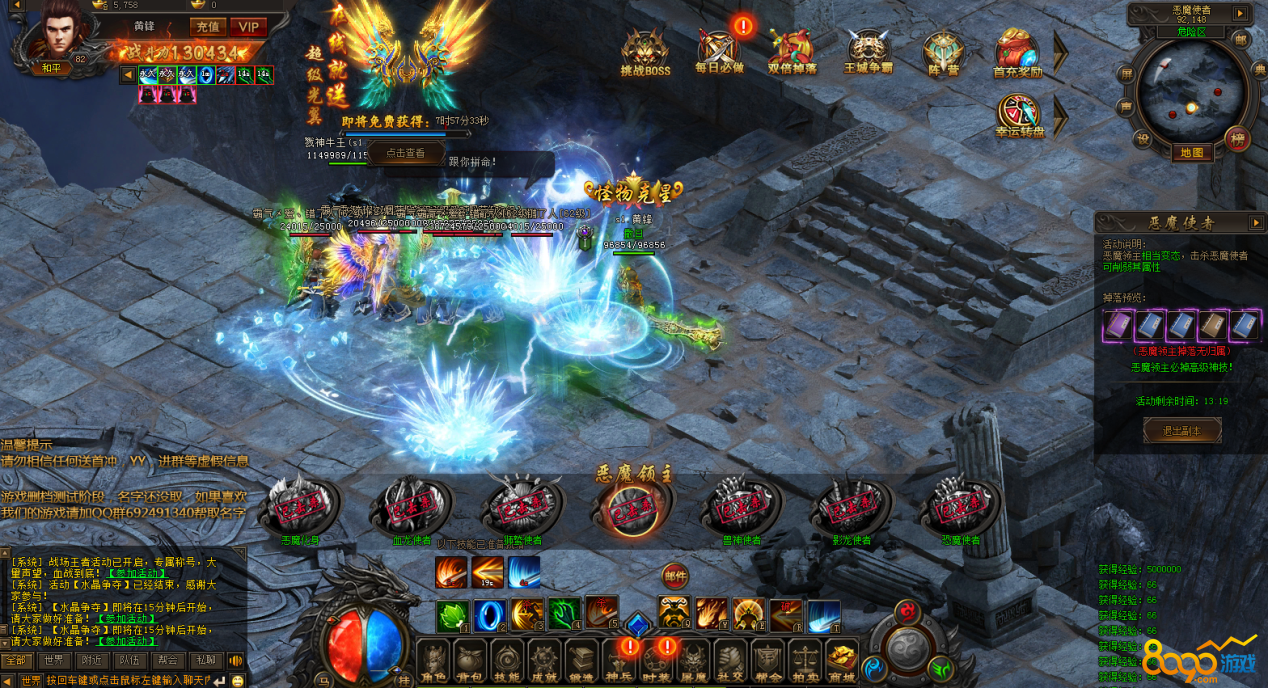Open the VIP panel button
Viewport: 1268px width, 688px height.
click(x=247, y=27)
